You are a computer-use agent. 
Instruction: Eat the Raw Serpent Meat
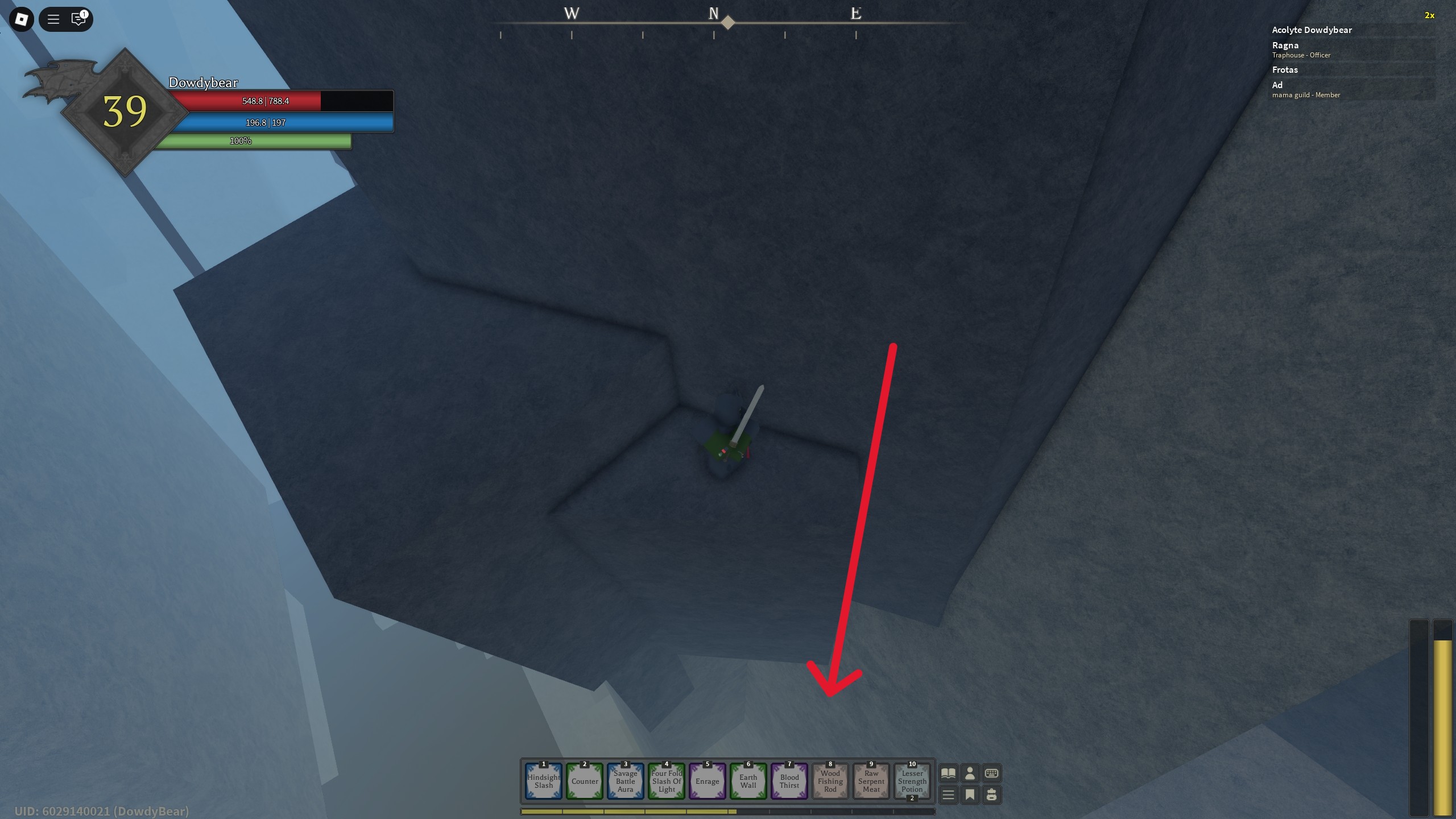[x=871, y=781]
